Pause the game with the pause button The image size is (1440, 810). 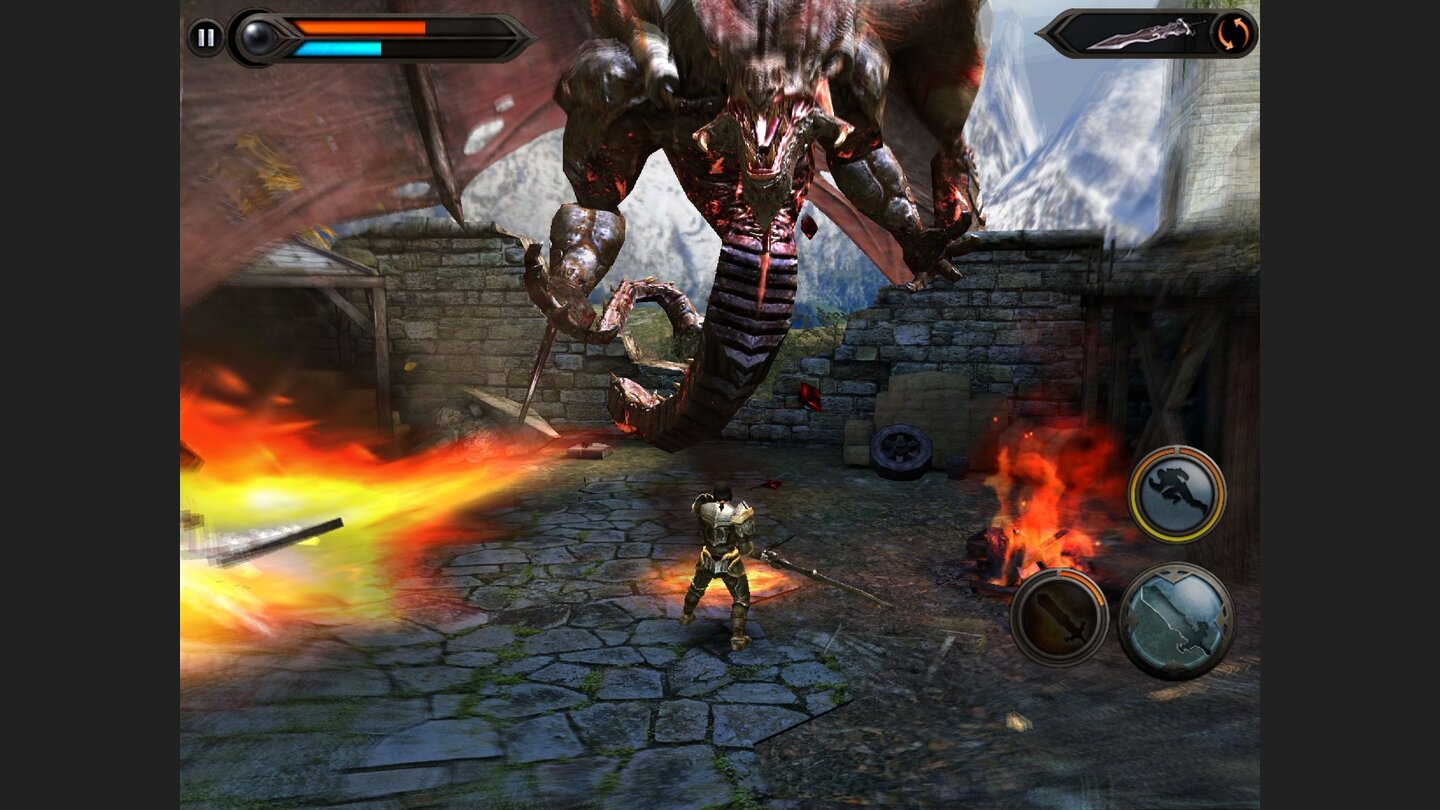[x=205, y=38]
